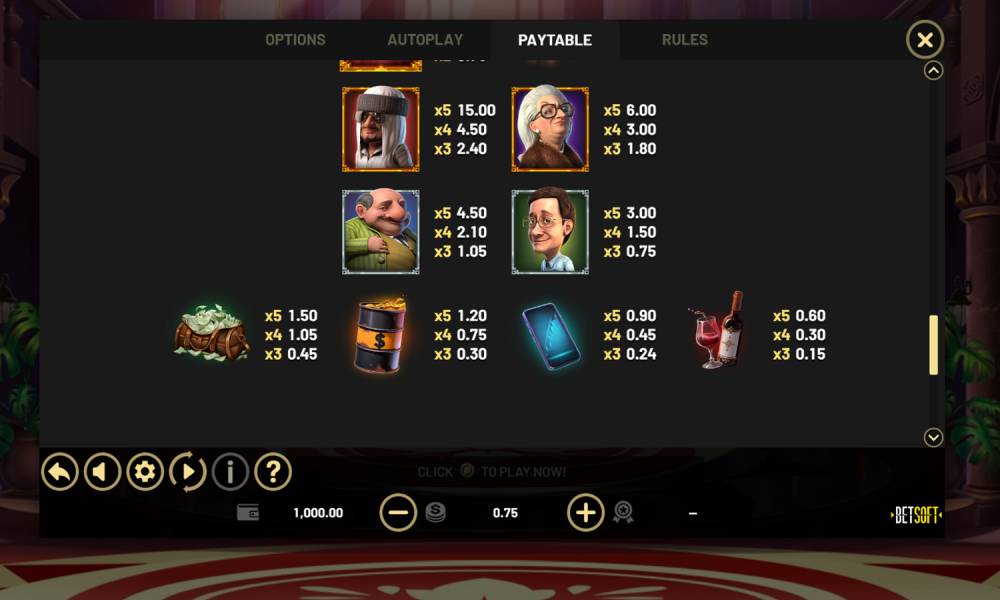Toggle sound with the speaker button
Screen dimensions: 1000x600
[102, 471]
